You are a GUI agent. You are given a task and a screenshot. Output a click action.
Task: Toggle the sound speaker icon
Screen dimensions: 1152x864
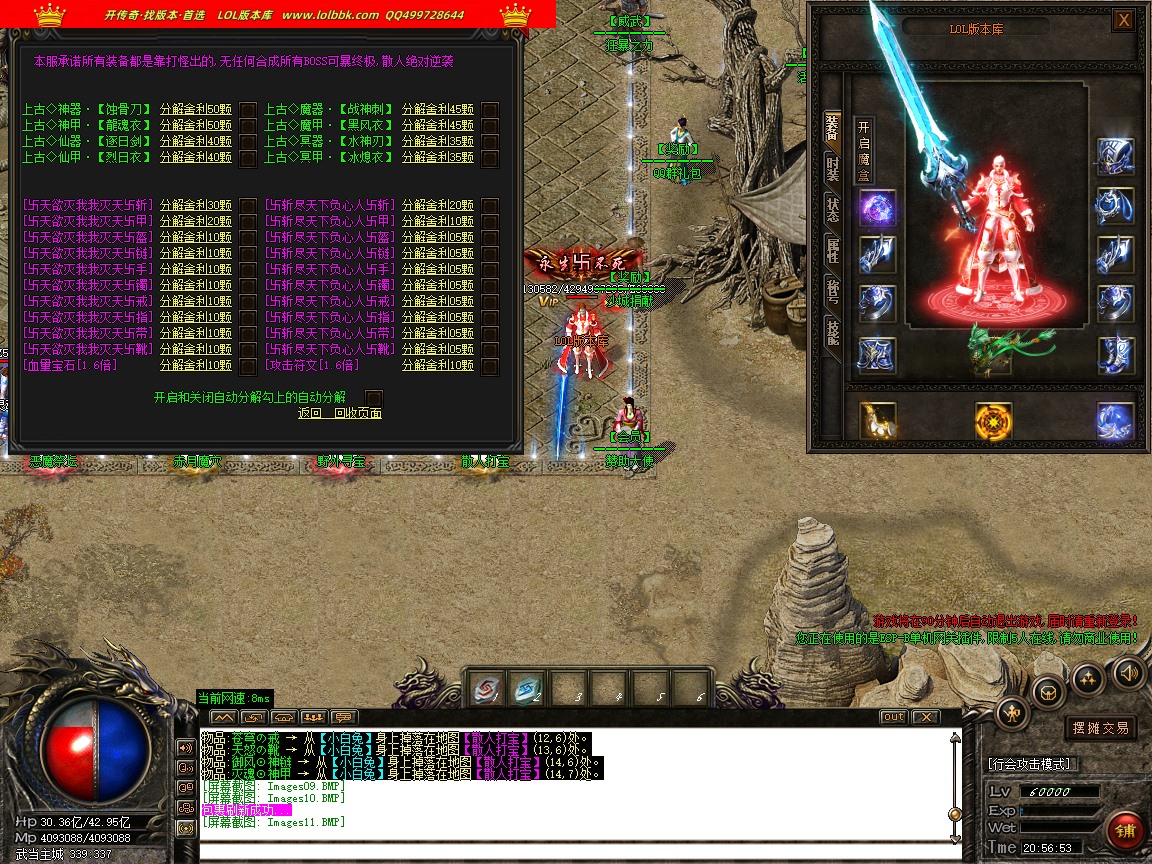coord(1127,672)
